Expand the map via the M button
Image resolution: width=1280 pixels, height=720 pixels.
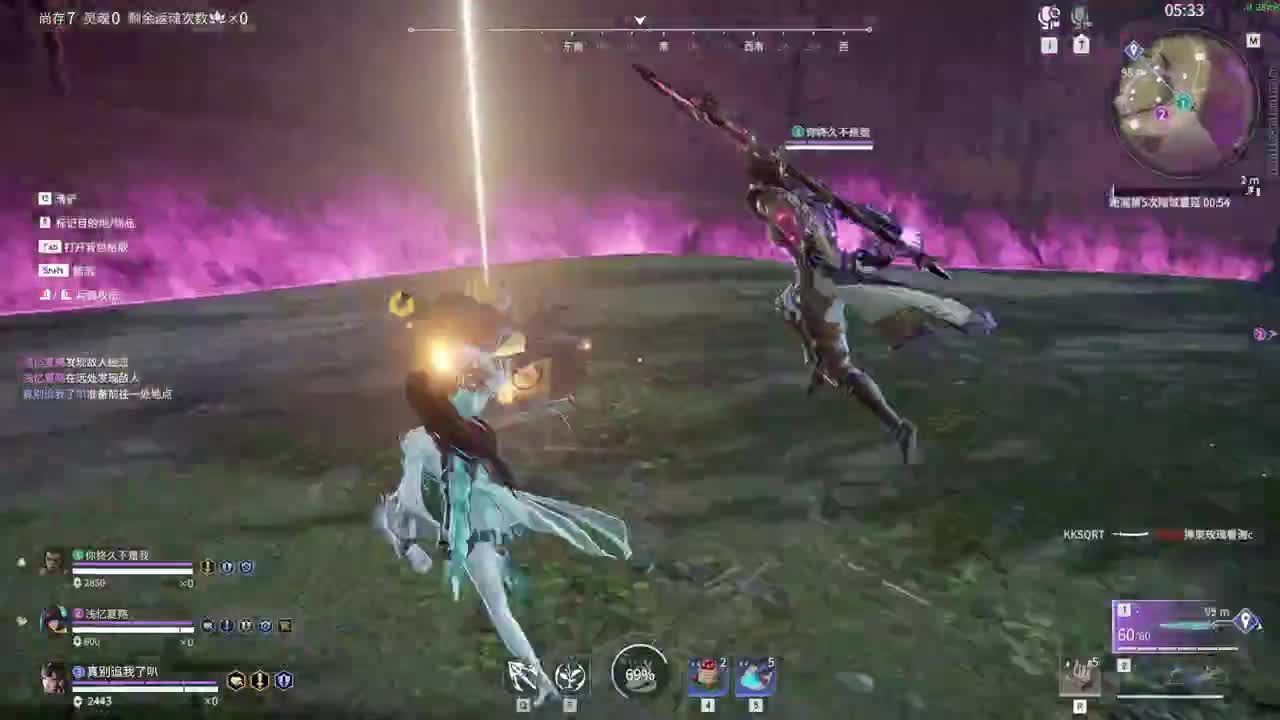click(1253, 42)
